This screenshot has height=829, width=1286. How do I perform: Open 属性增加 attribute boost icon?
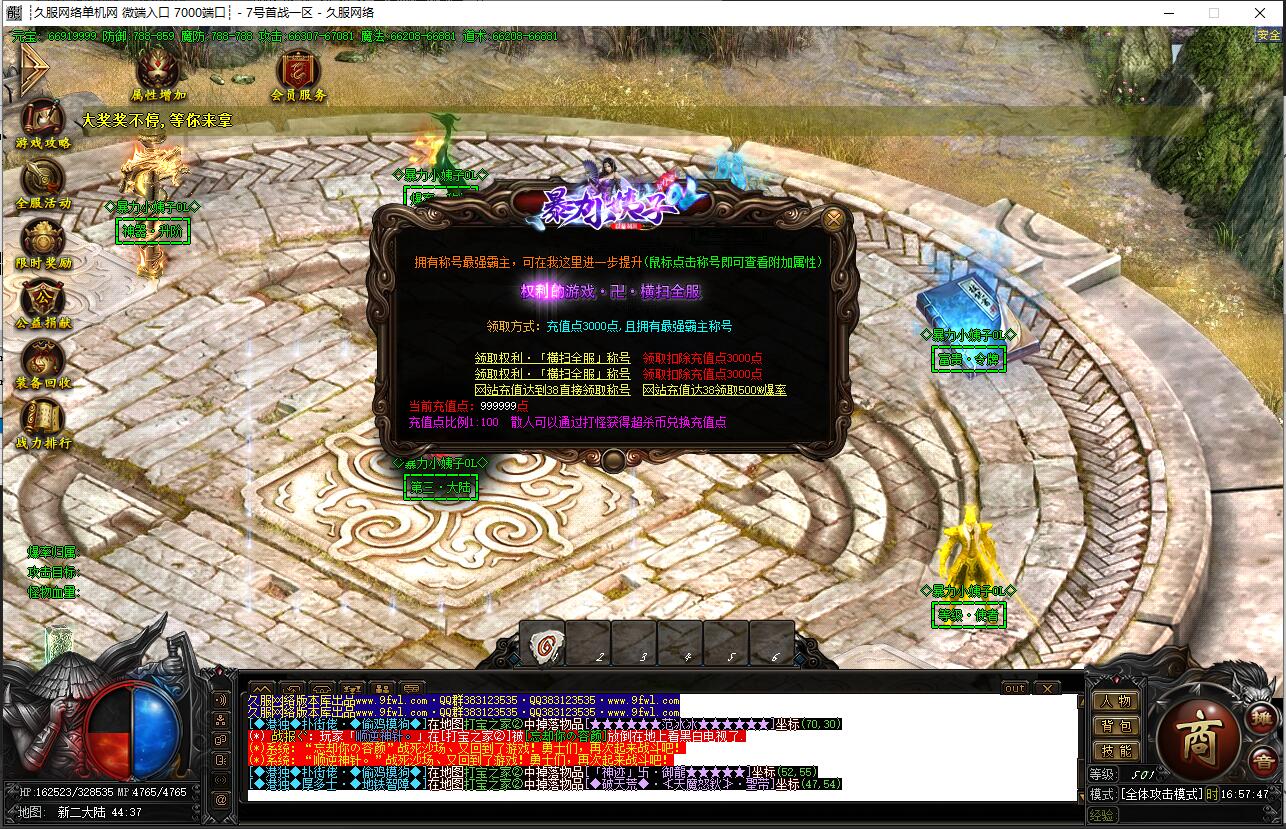pos(159,69)
